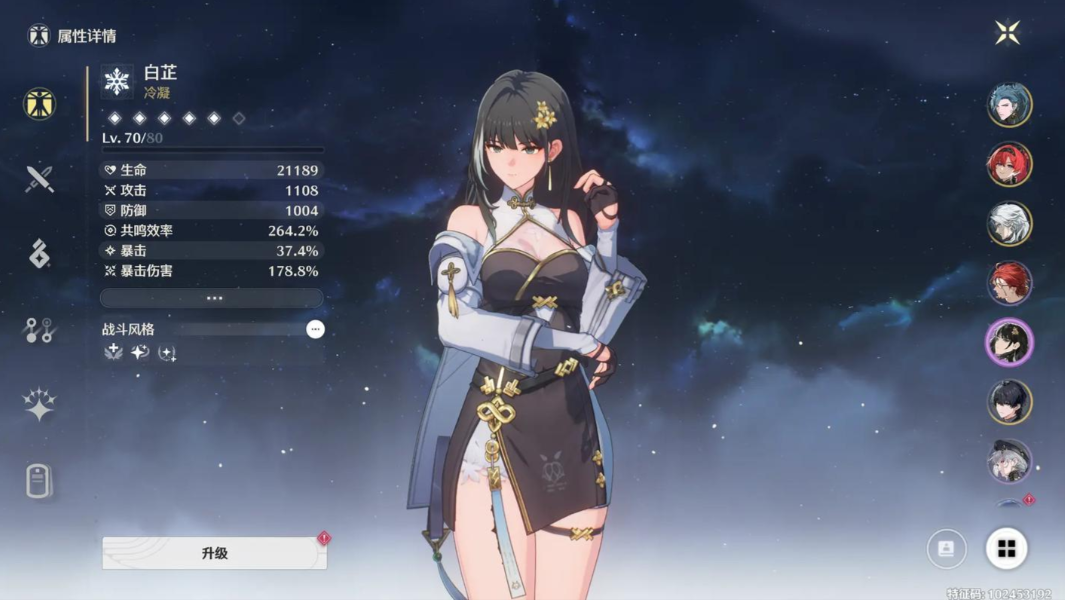Select the attributes figure tab
Image resolution: width=1065 pixels, height=600 pixels.
(39, 104)
